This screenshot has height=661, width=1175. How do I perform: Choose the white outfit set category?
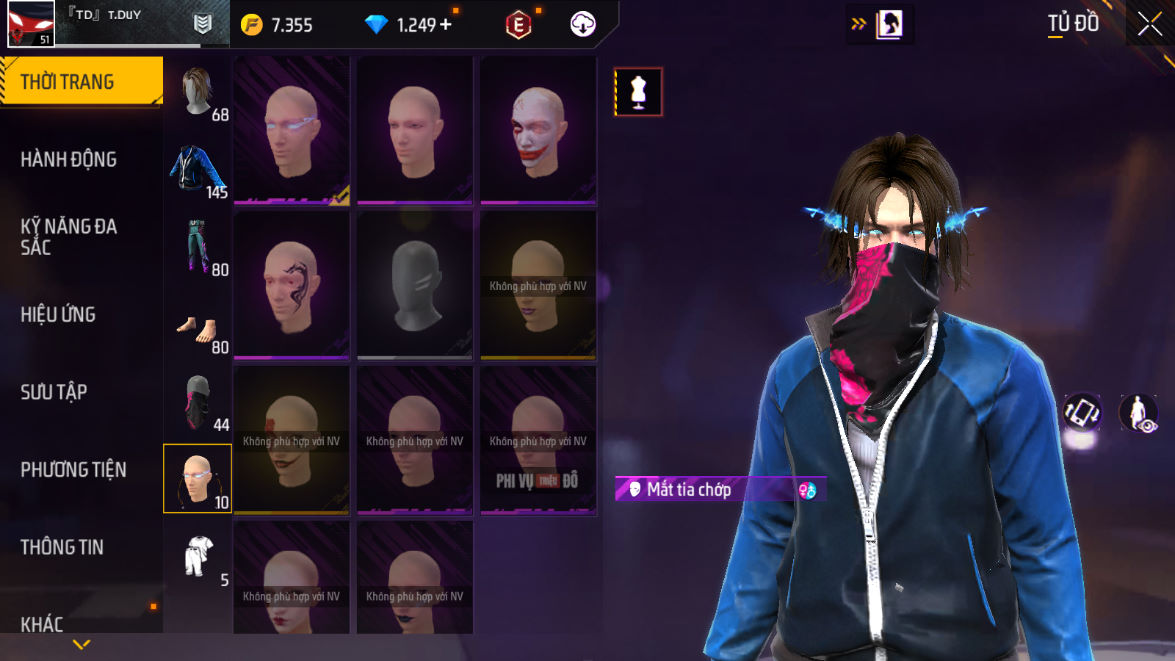point(198,556)
